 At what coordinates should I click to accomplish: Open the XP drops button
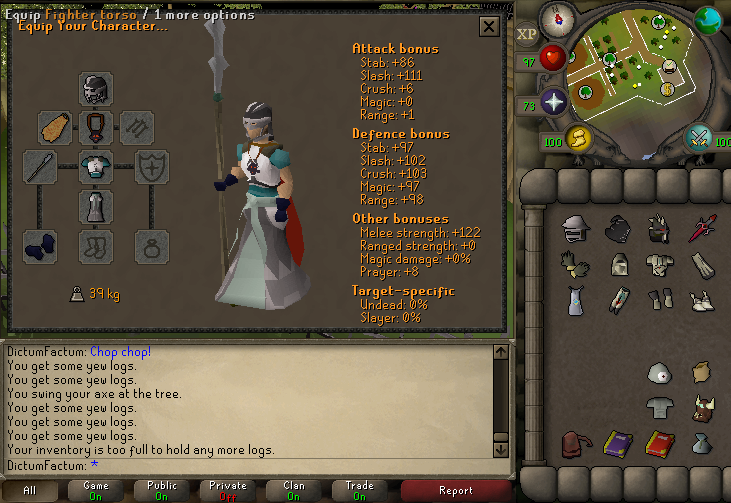click(528, 33)
